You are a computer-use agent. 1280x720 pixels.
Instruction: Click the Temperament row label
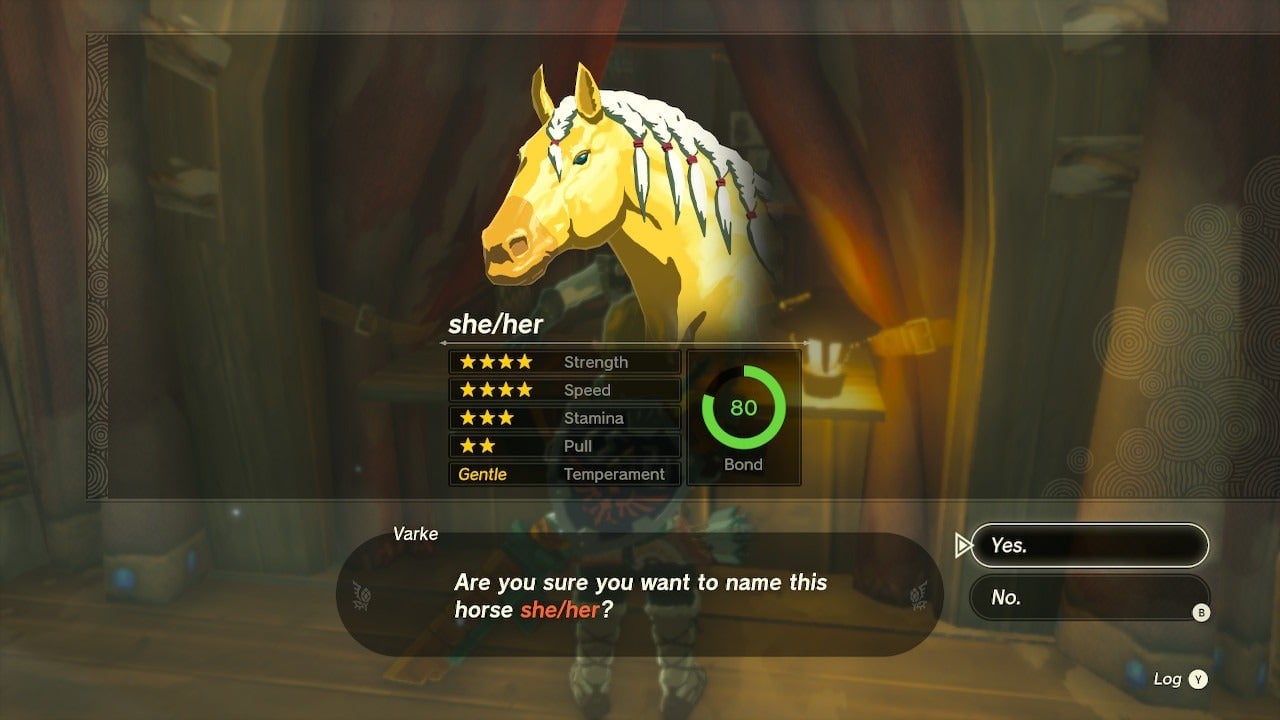(614, 474)
